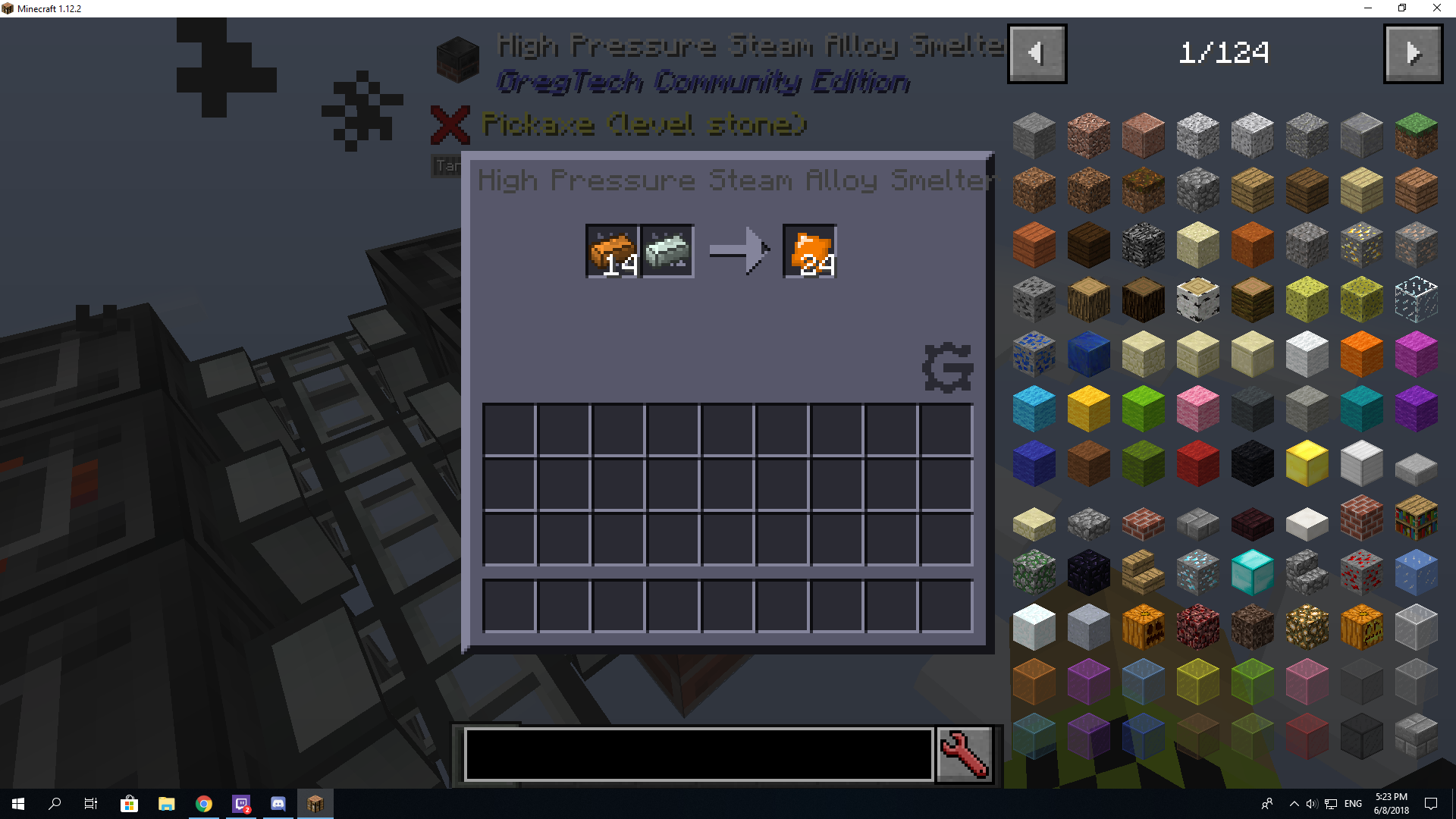Select the copper ingot recipe input
Image resolution: width=1456 pixels, height=819 pixels.
(611, 251)
